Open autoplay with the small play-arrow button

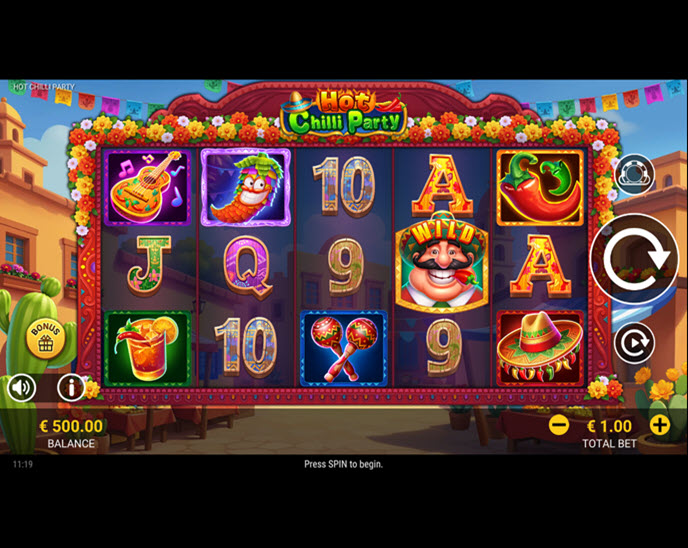click(633, 343)
